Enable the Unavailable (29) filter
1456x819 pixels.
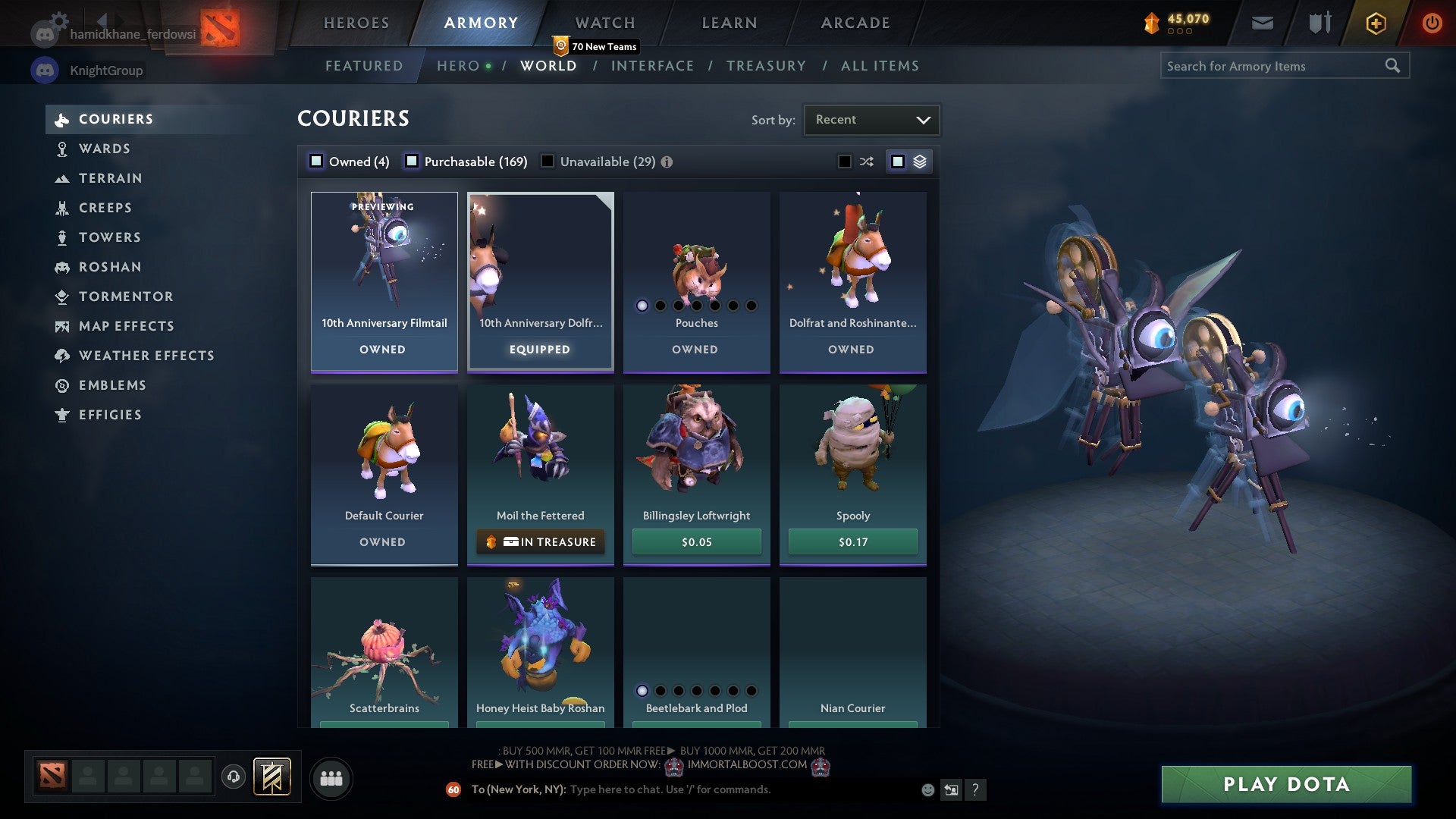click(x=548, y=161)
